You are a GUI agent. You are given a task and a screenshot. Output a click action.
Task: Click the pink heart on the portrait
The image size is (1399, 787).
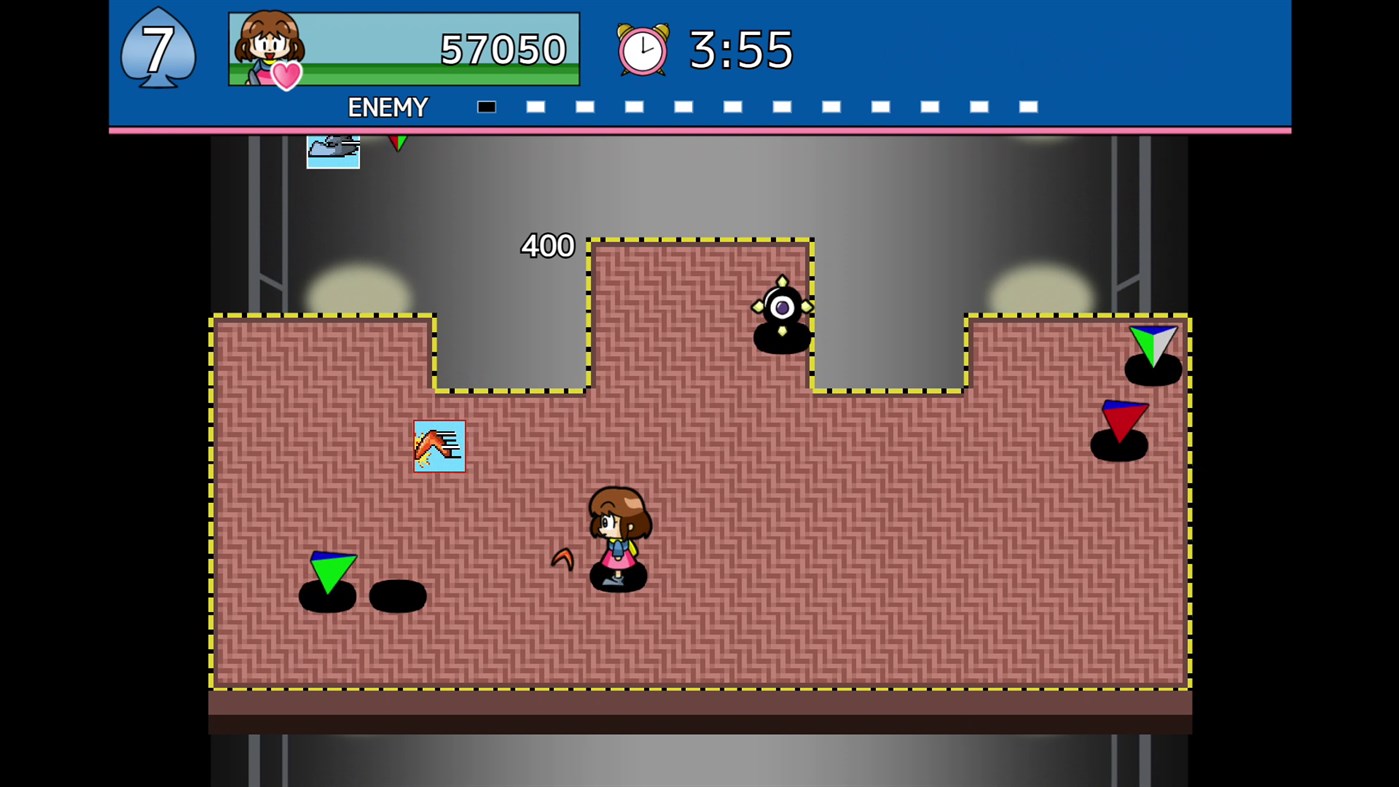pos(287,77)
